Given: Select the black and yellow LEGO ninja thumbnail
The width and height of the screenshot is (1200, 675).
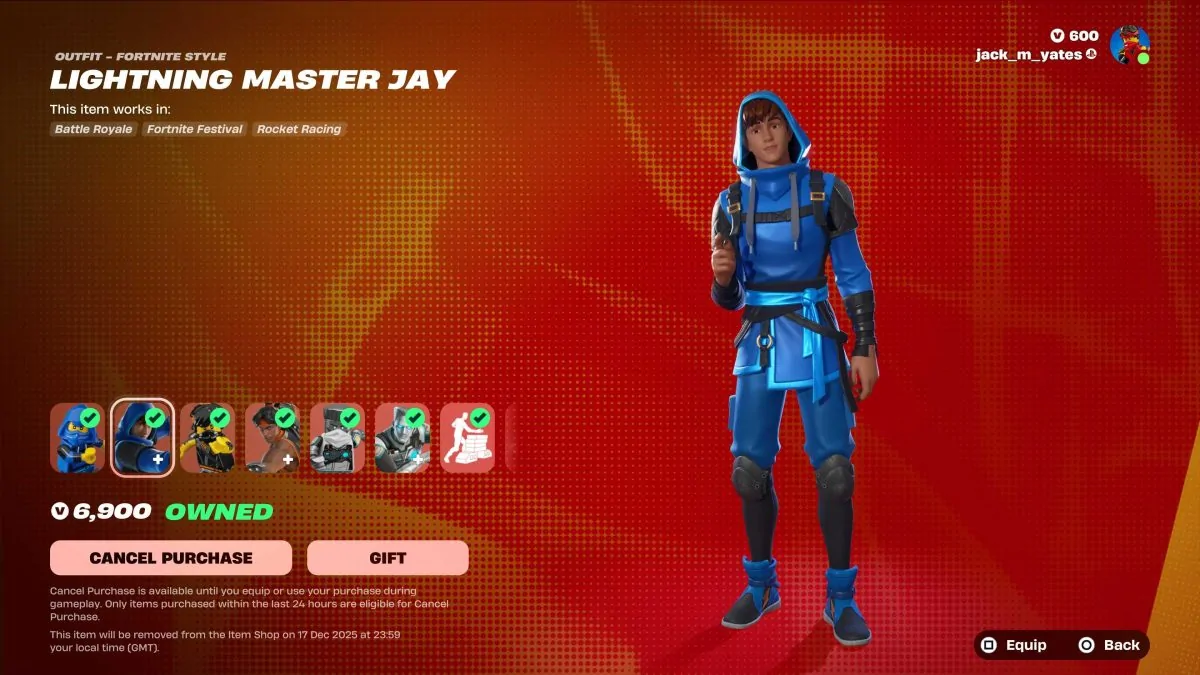Looking at the screenshot, I should 207,438.
